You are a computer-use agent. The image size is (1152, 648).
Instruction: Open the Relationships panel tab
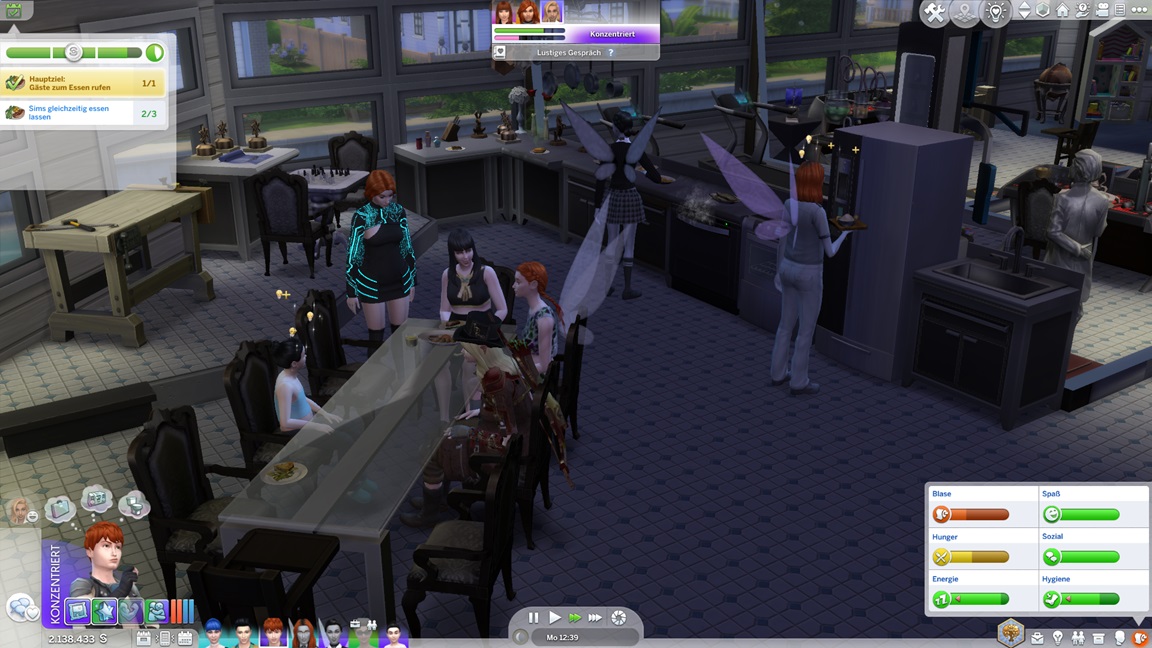coord(1078,637)
